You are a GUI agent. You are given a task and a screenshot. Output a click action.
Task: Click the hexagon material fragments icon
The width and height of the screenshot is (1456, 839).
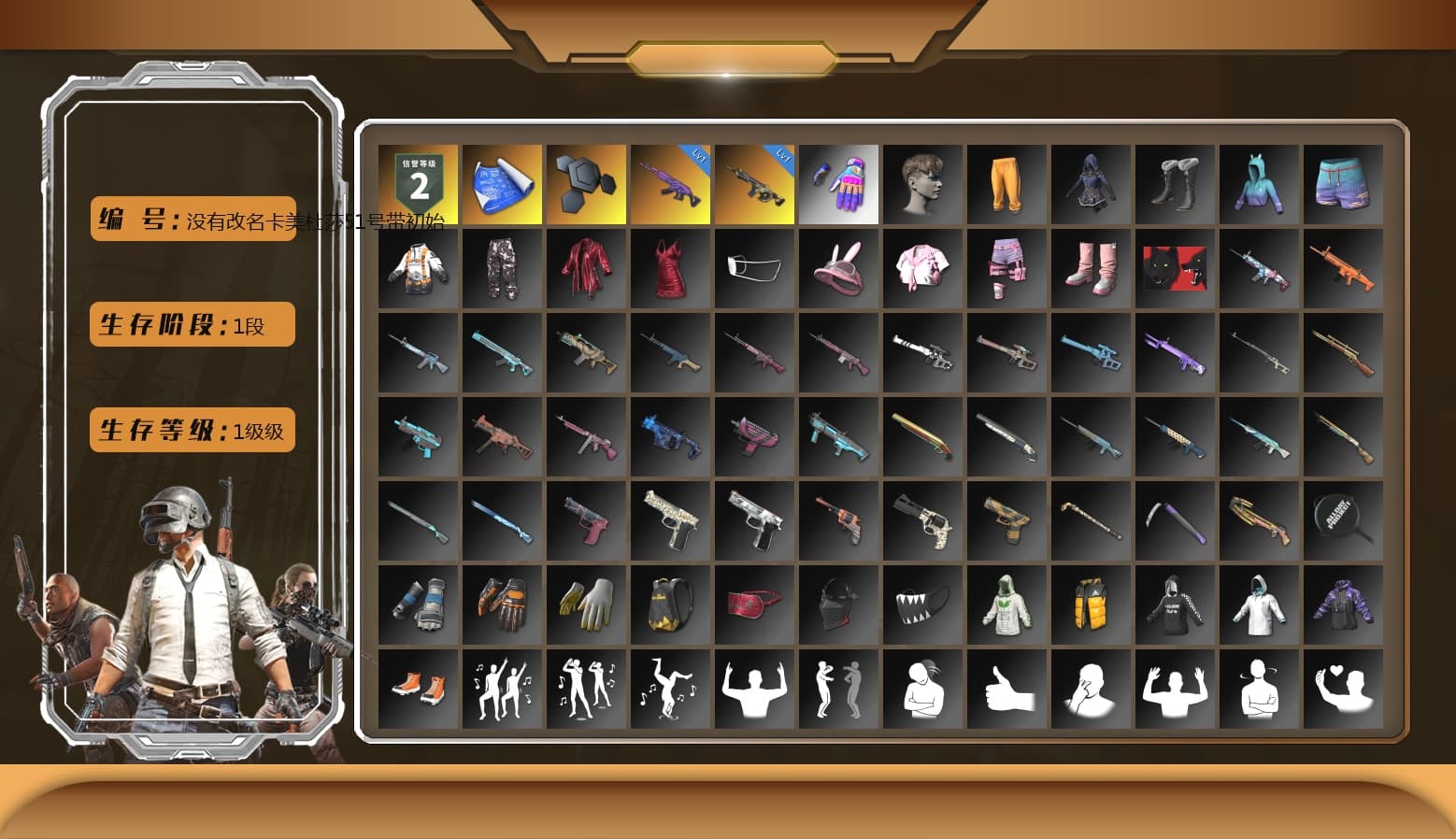click(586, 183)
